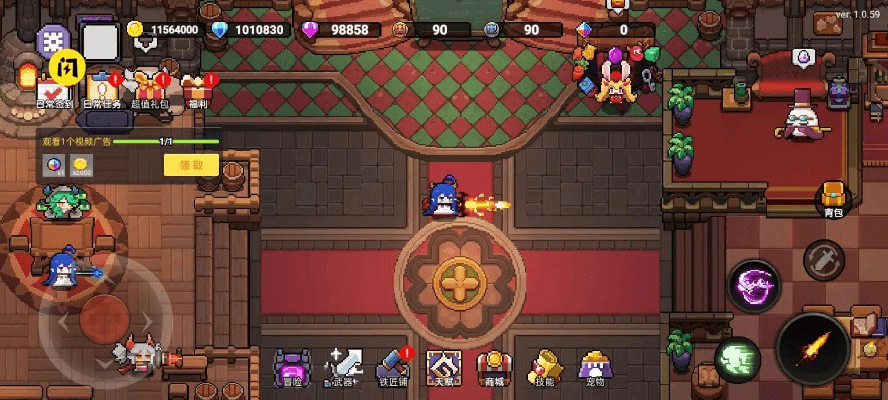Open the 铁匠铺 blacksmith shop

[394, 367]
